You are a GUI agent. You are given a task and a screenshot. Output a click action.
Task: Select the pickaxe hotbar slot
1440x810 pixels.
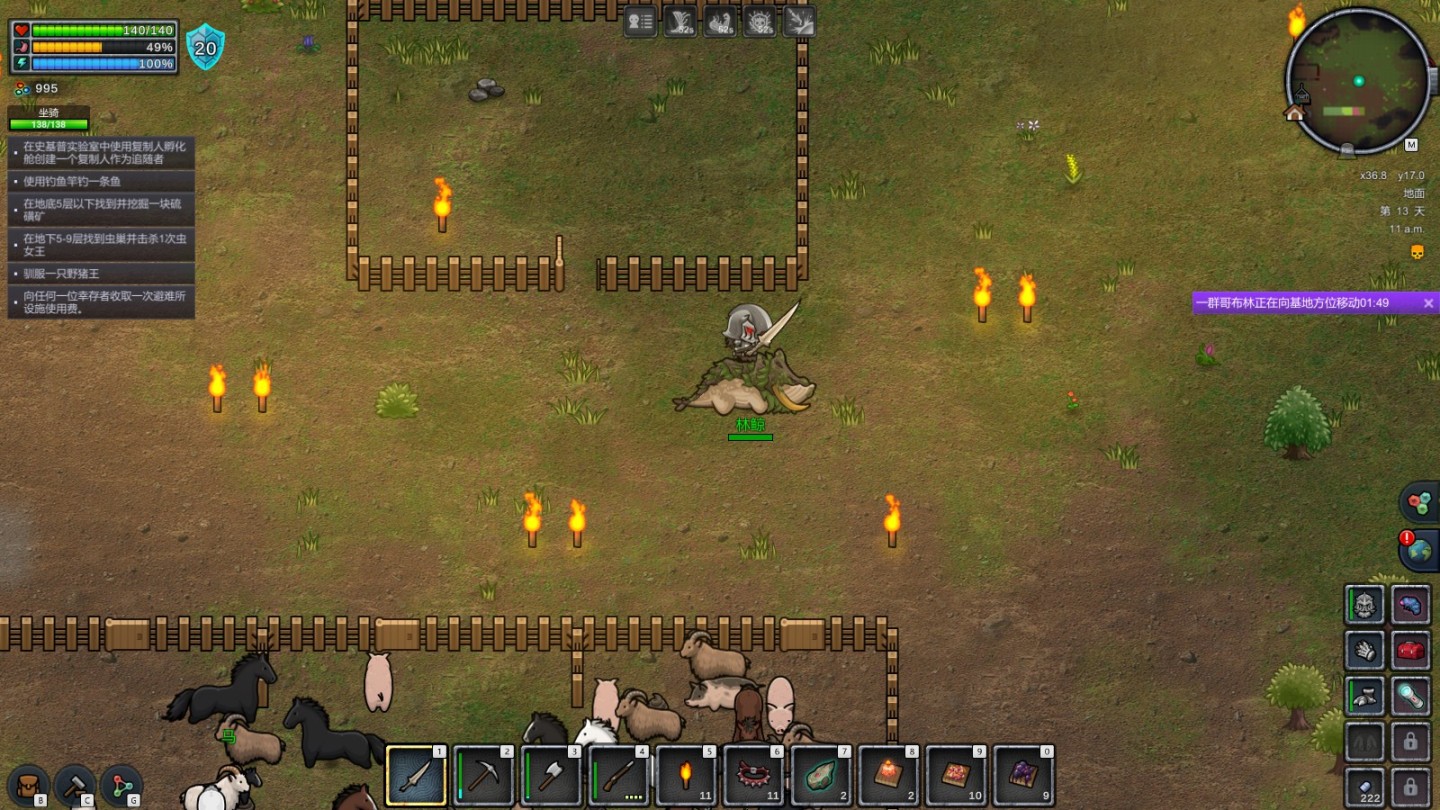[x=484, y=776]
